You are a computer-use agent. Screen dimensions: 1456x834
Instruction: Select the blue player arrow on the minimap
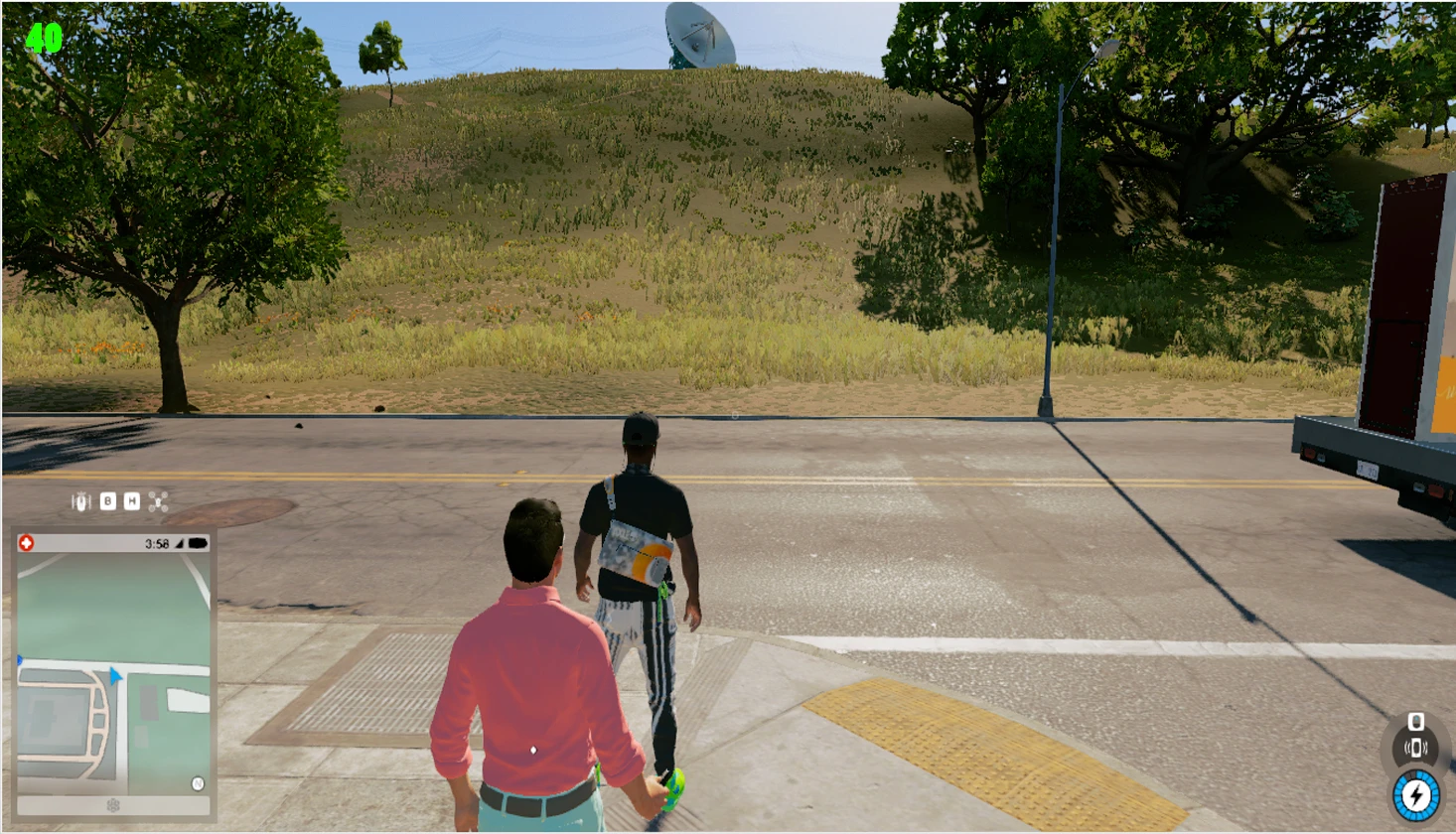pos(114,676)
